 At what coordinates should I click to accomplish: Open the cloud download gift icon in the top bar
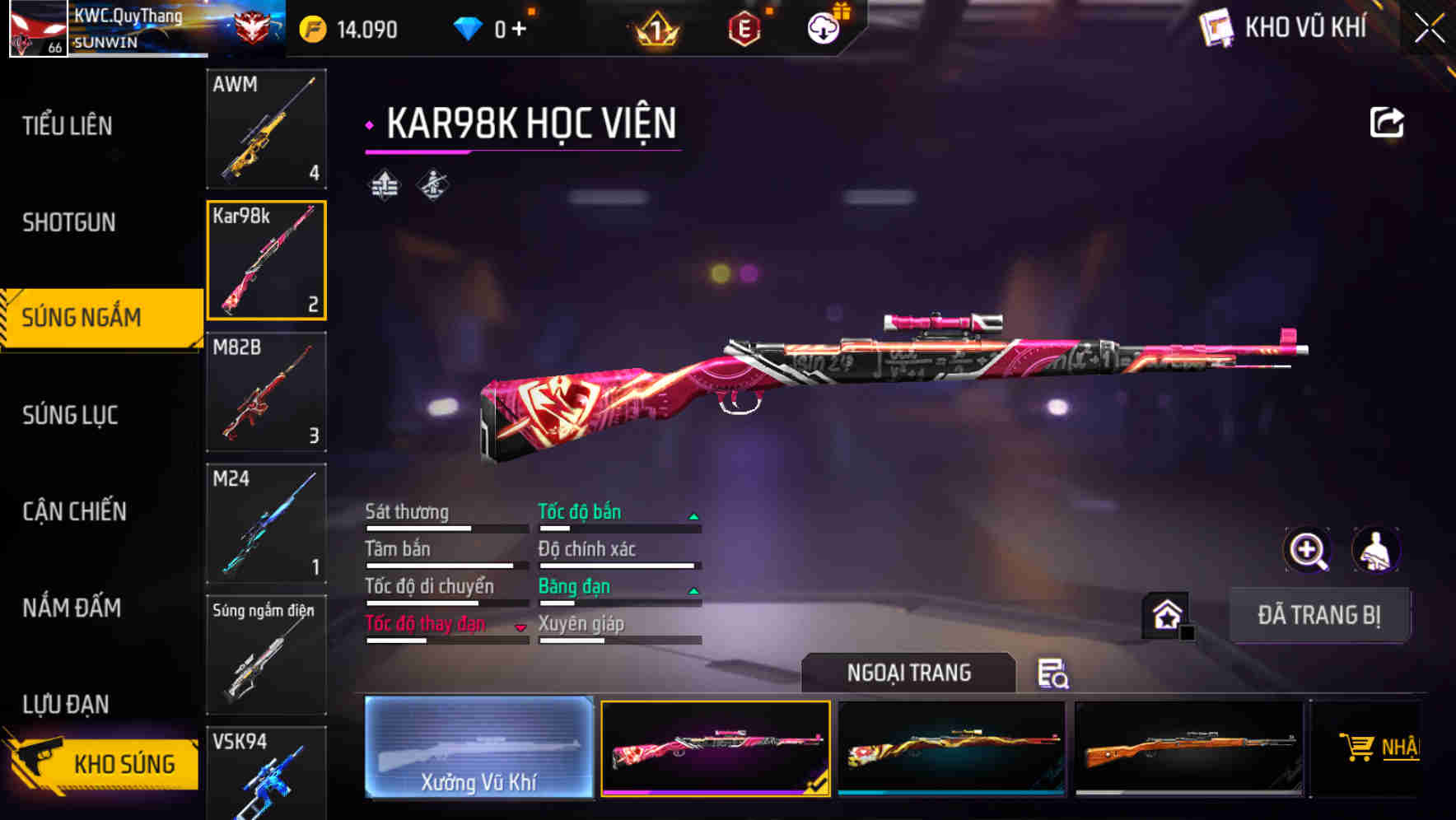tap(823, 27)
